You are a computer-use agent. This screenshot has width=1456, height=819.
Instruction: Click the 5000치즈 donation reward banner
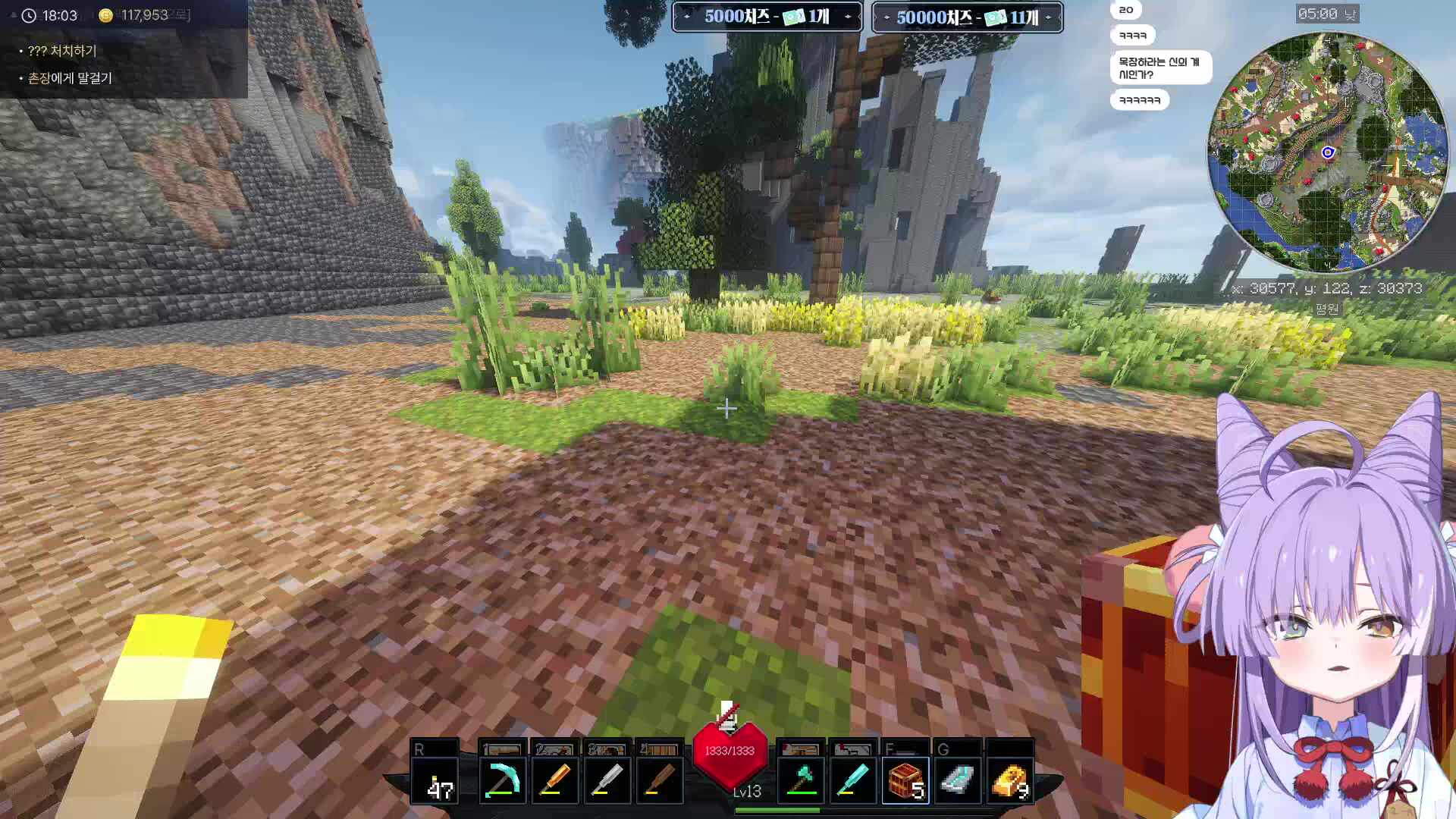(767, 17)
